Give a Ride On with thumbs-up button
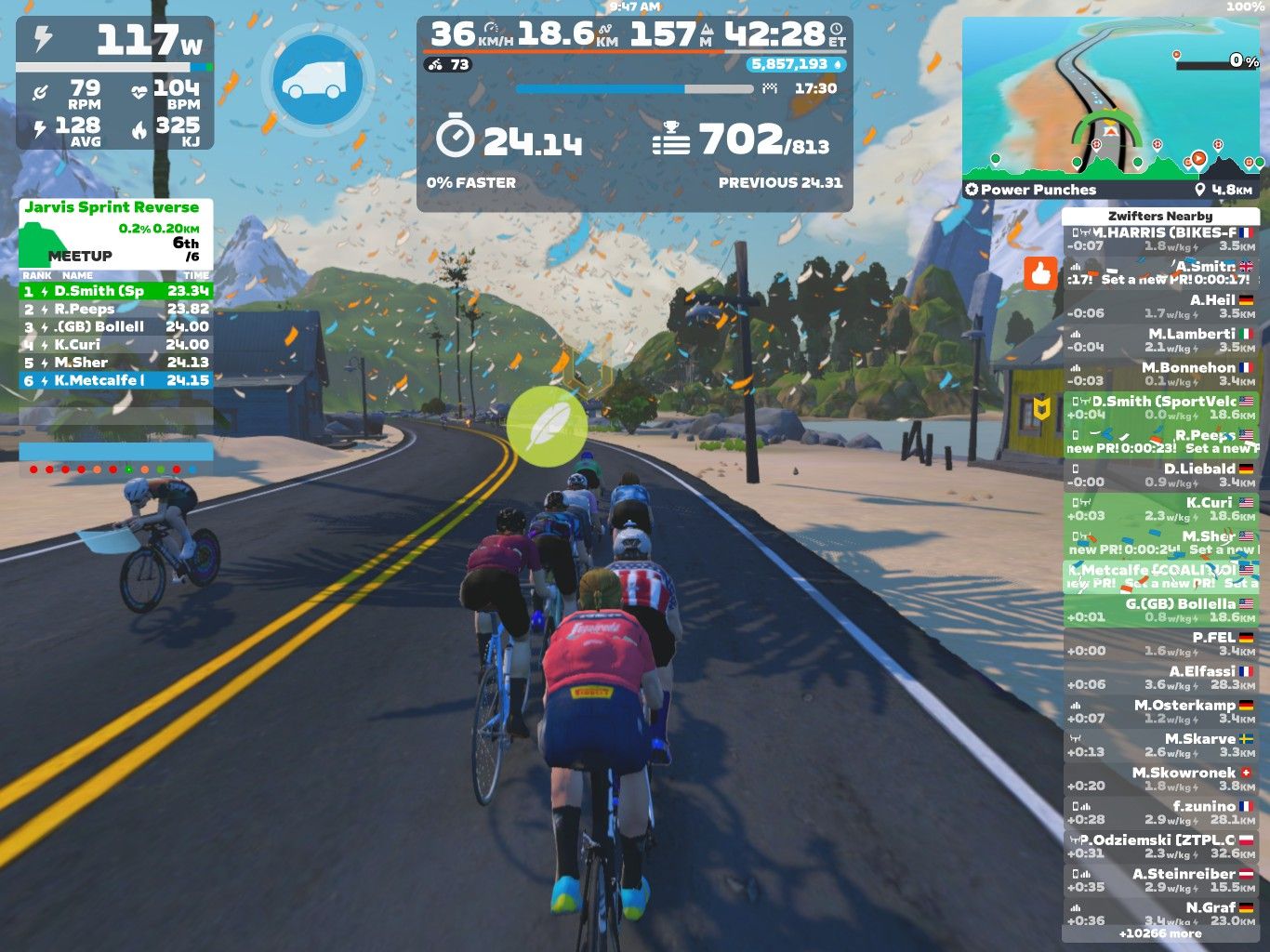1270x952 pixels. (1040, 273)
